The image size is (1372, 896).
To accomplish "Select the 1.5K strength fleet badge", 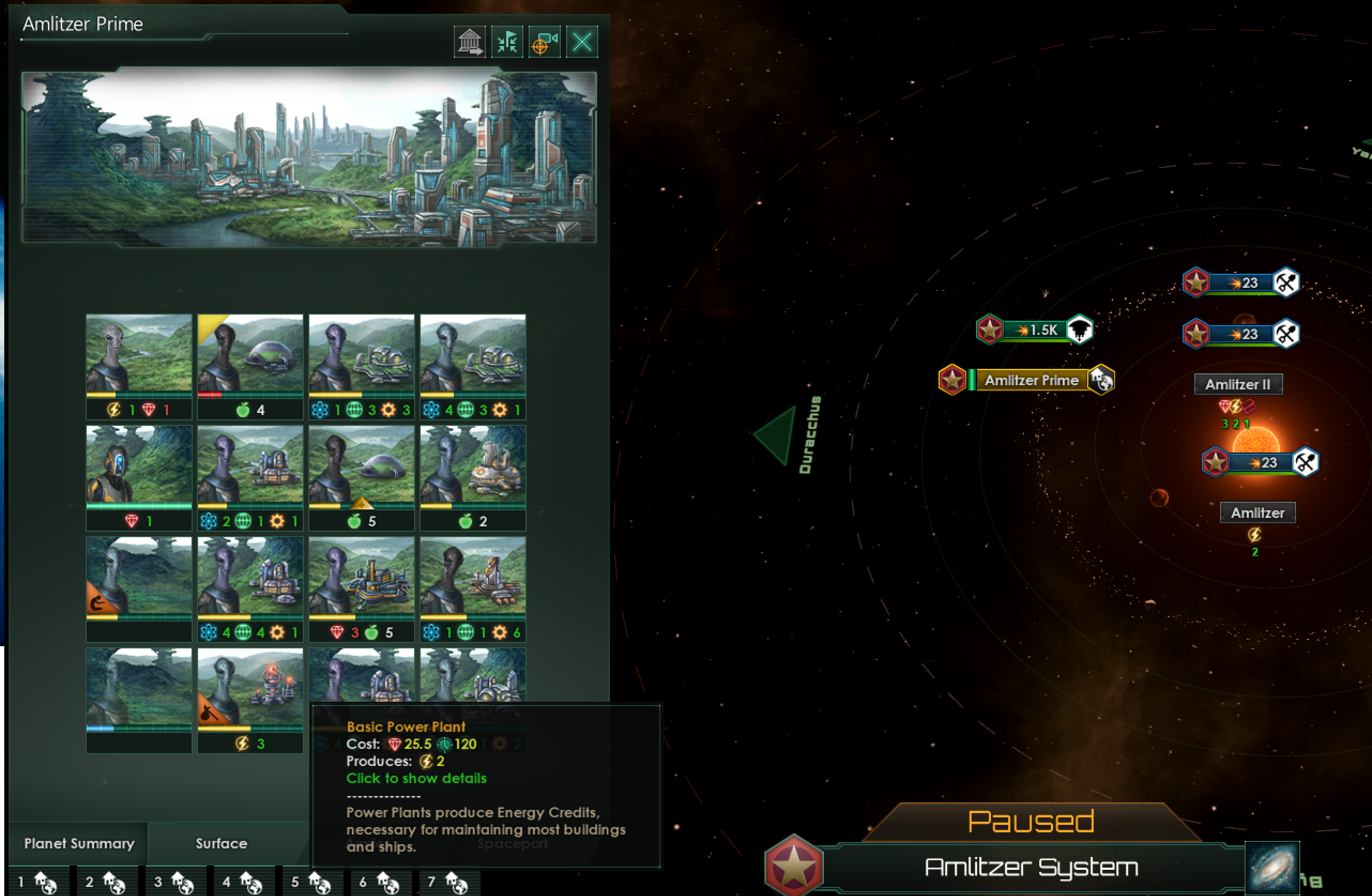I will pyautogui.click(x=1035, y=330).
